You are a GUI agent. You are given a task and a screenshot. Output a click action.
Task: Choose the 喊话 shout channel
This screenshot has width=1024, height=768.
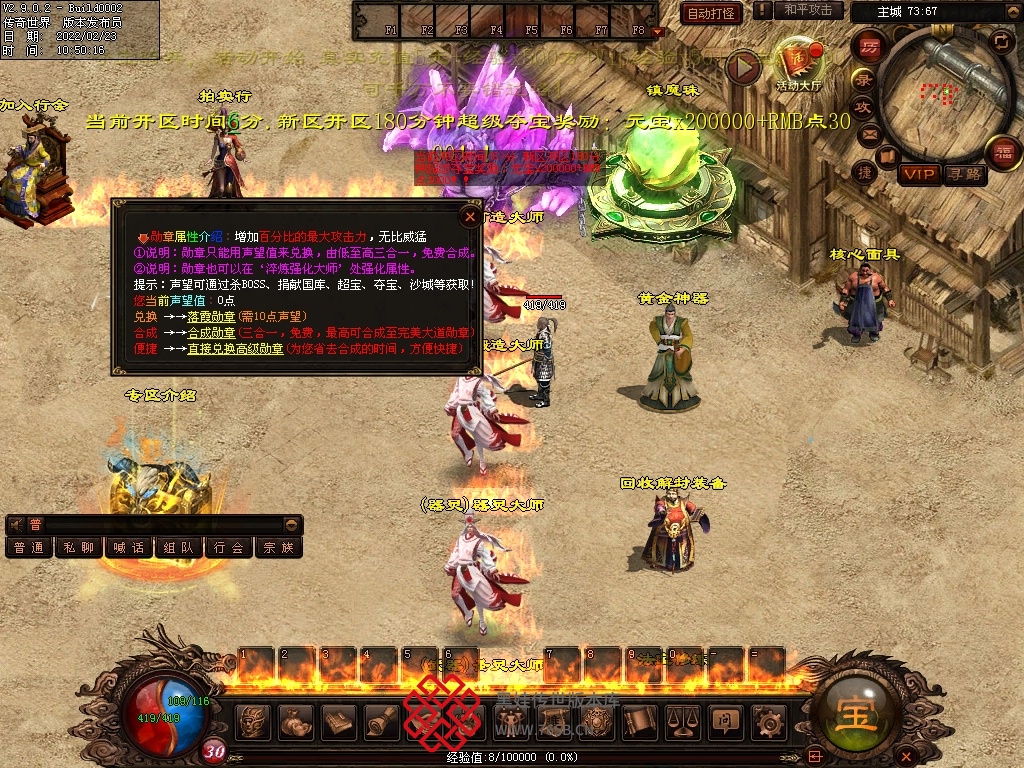coord(129,548)
